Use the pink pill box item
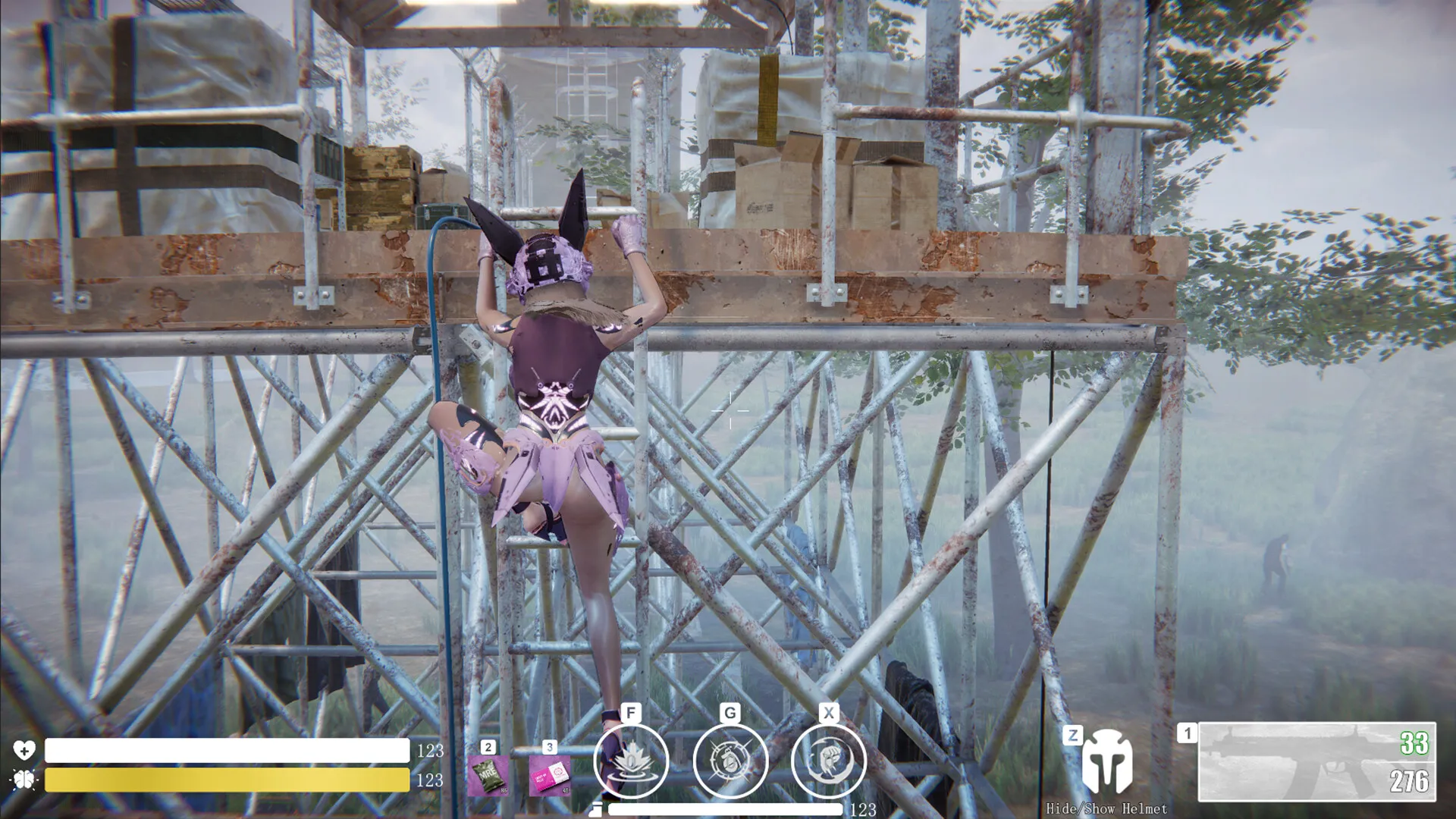This screenshot has height=819, width=1456. [x=549, y=775]
